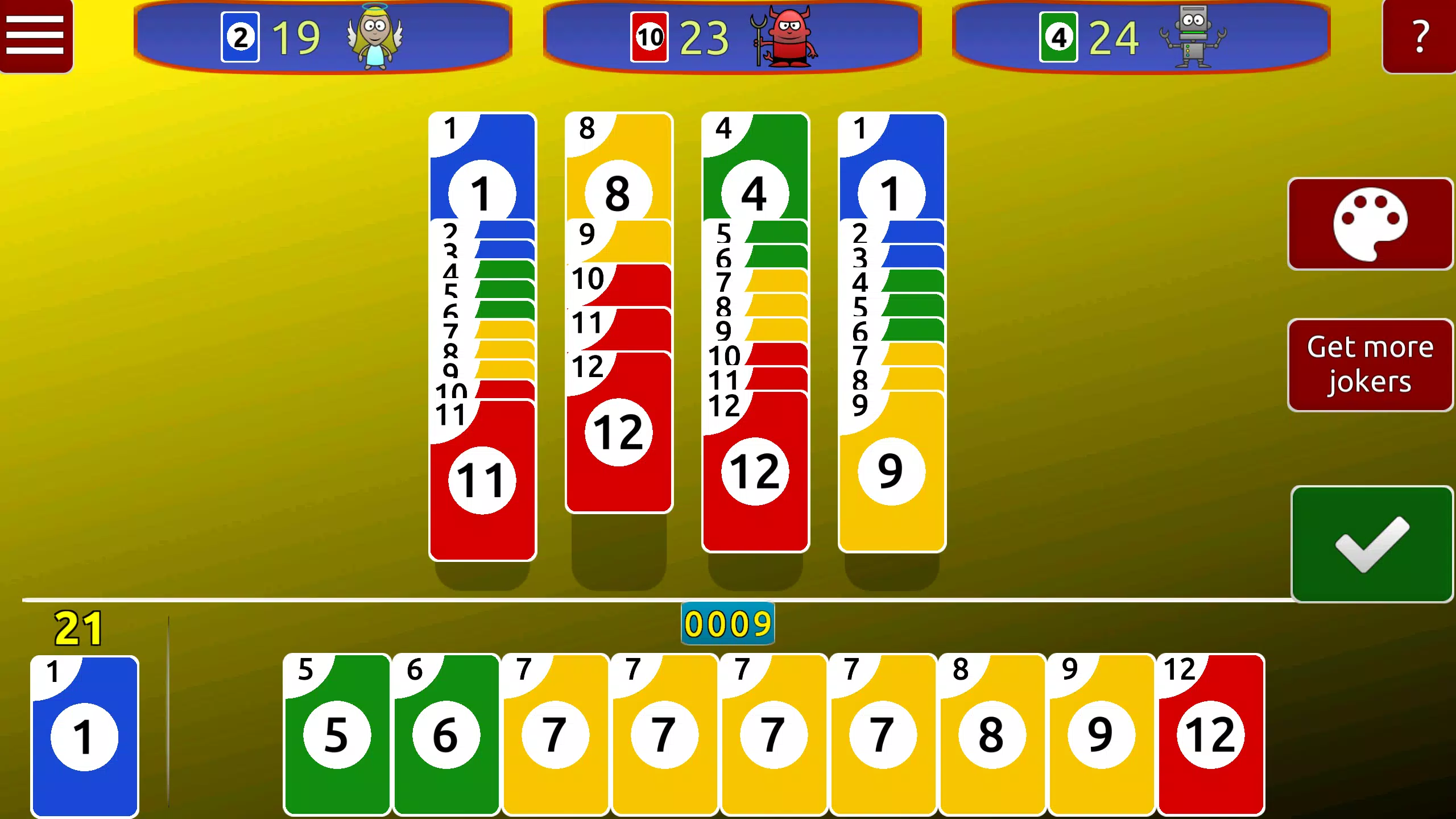Click the Get more jokers button

pyautogui.click(x=1370, y=364)
